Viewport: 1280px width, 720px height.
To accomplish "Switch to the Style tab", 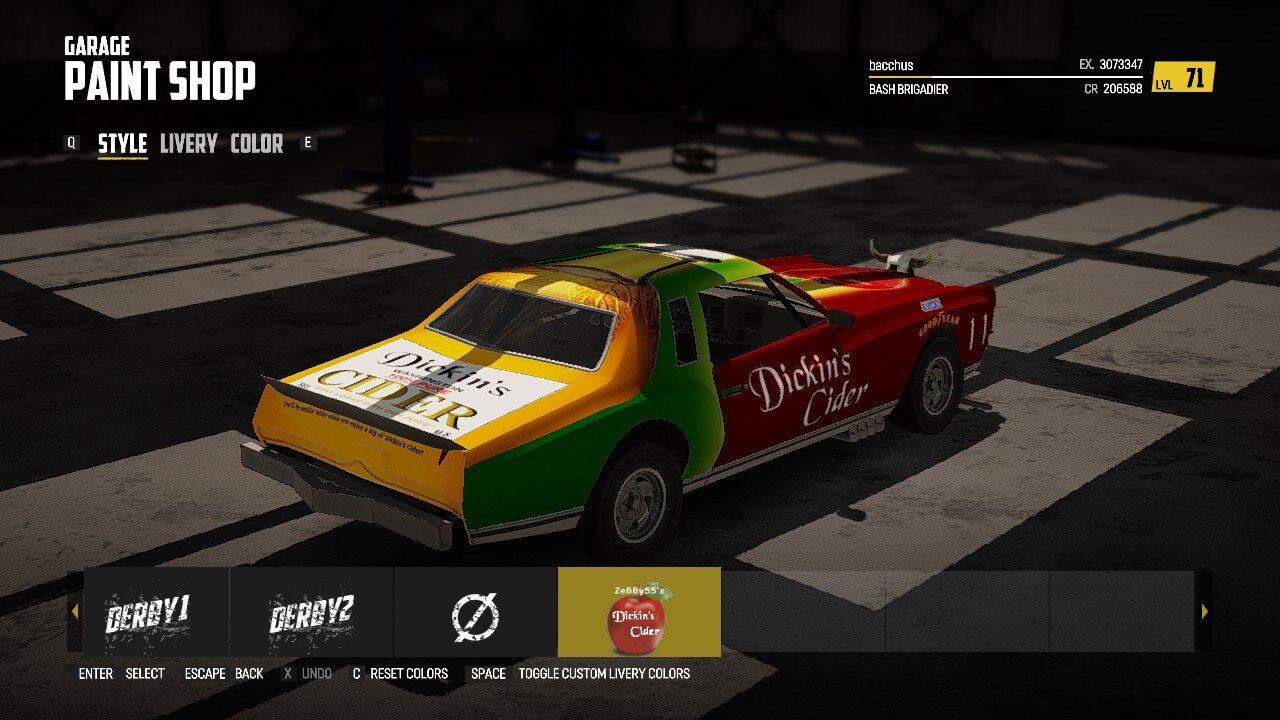I will (122, 144).
